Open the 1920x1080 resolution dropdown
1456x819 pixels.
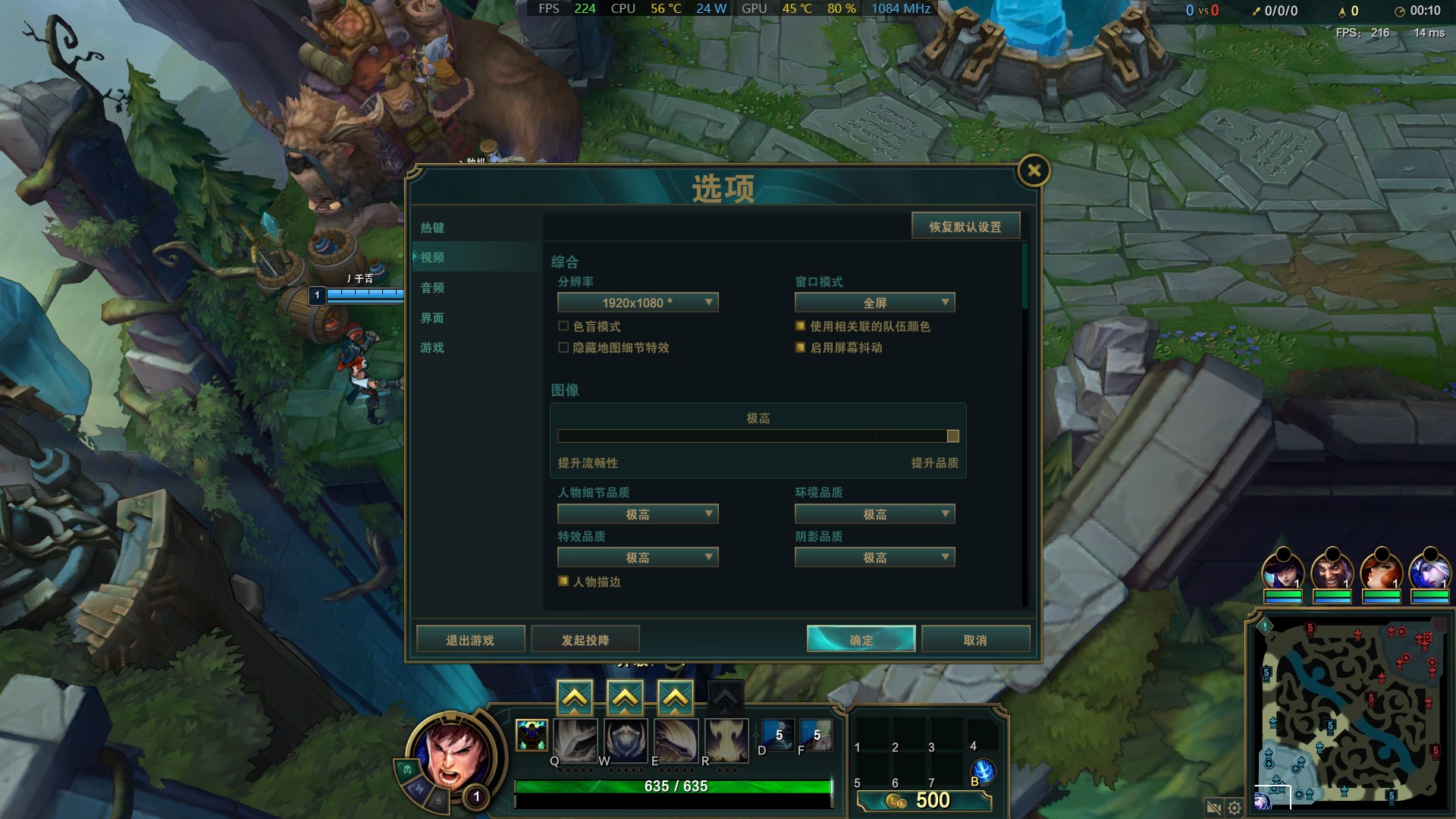(x=638, y=302)
